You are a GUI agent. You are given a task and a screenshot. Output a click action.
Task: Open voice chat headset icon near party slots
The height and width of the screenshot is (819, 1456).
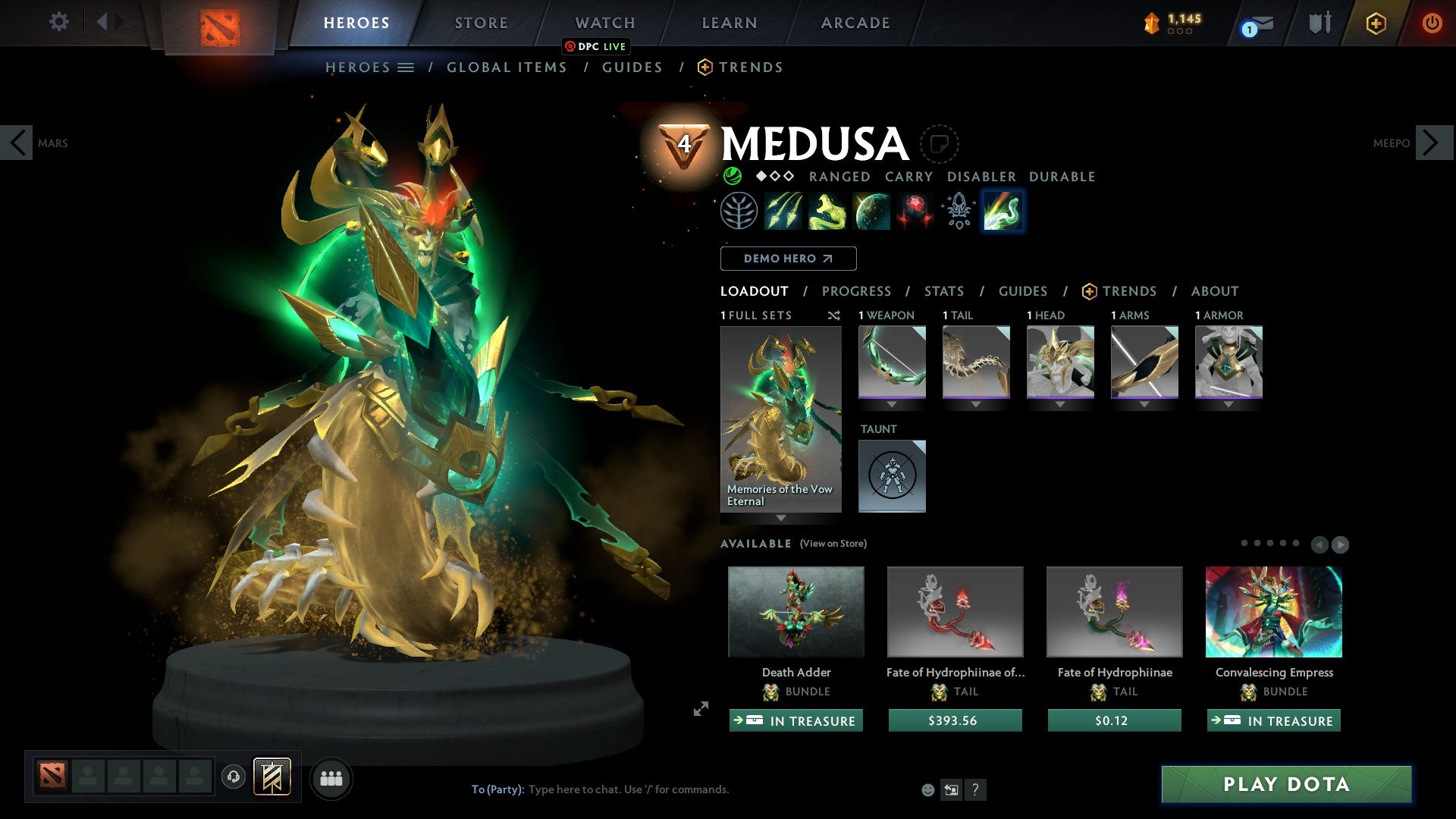coord(233,777)
